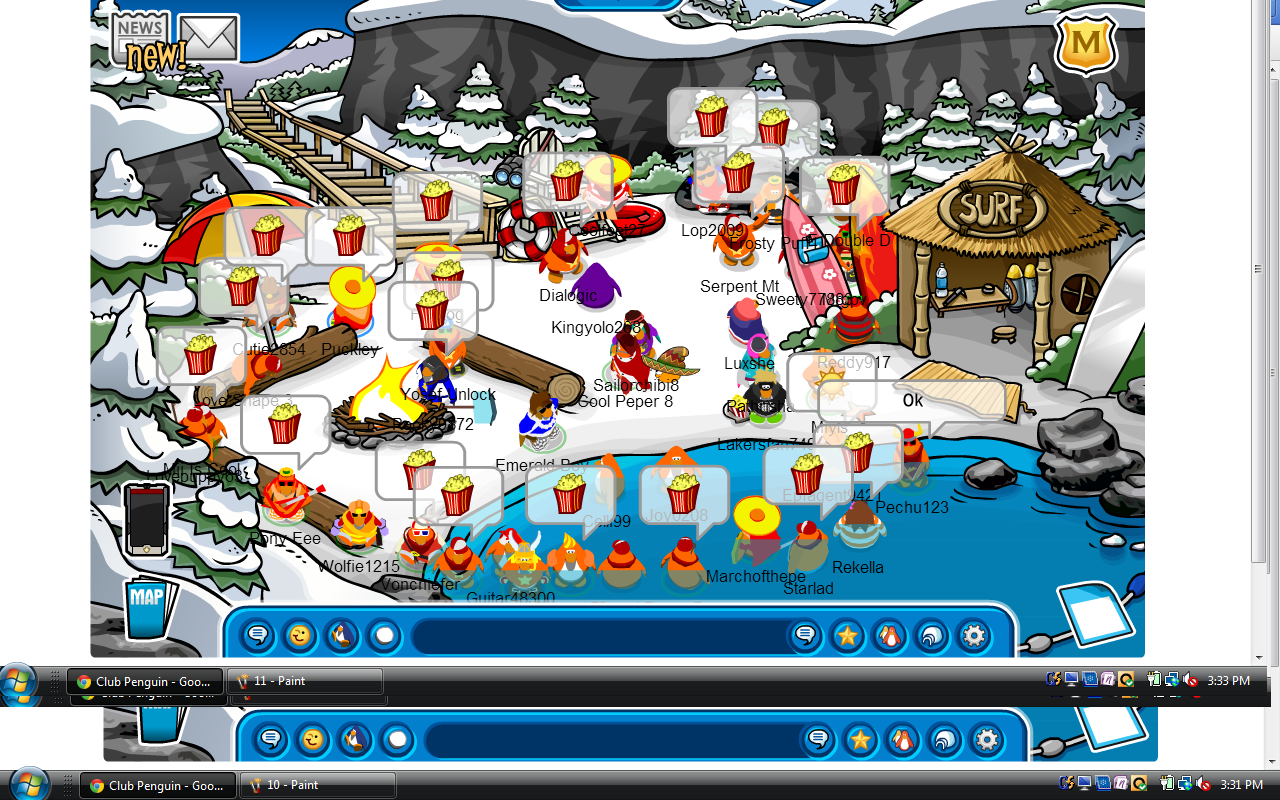The height and width of the screenshot is (800, 1280).
Task: Switch to the "11 - Paint" taskbar window
Action: (x=305, y=681)
